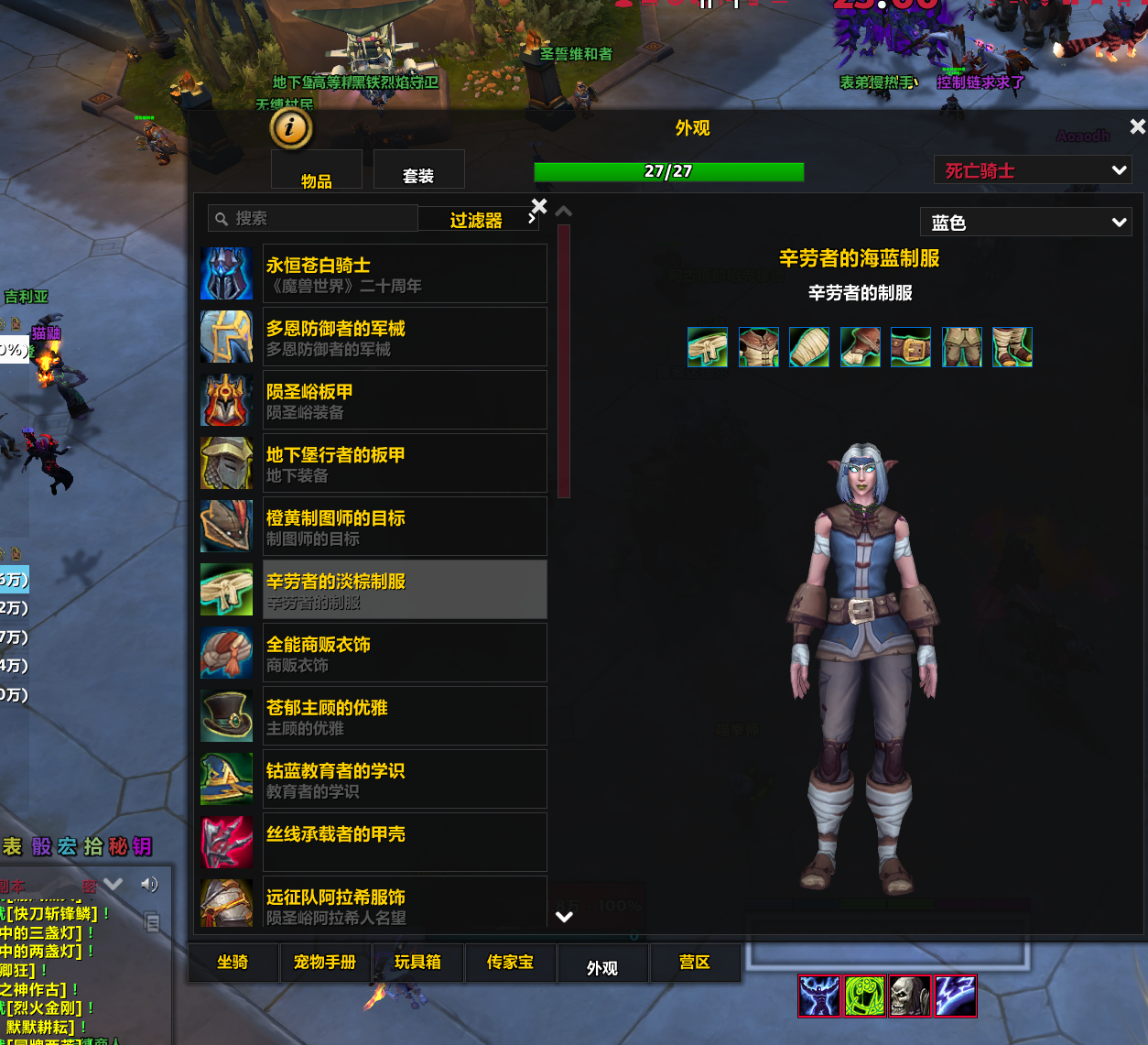
Task: Select the 钴蓝教育者的学识 set
Action: [x=404, y=779]
